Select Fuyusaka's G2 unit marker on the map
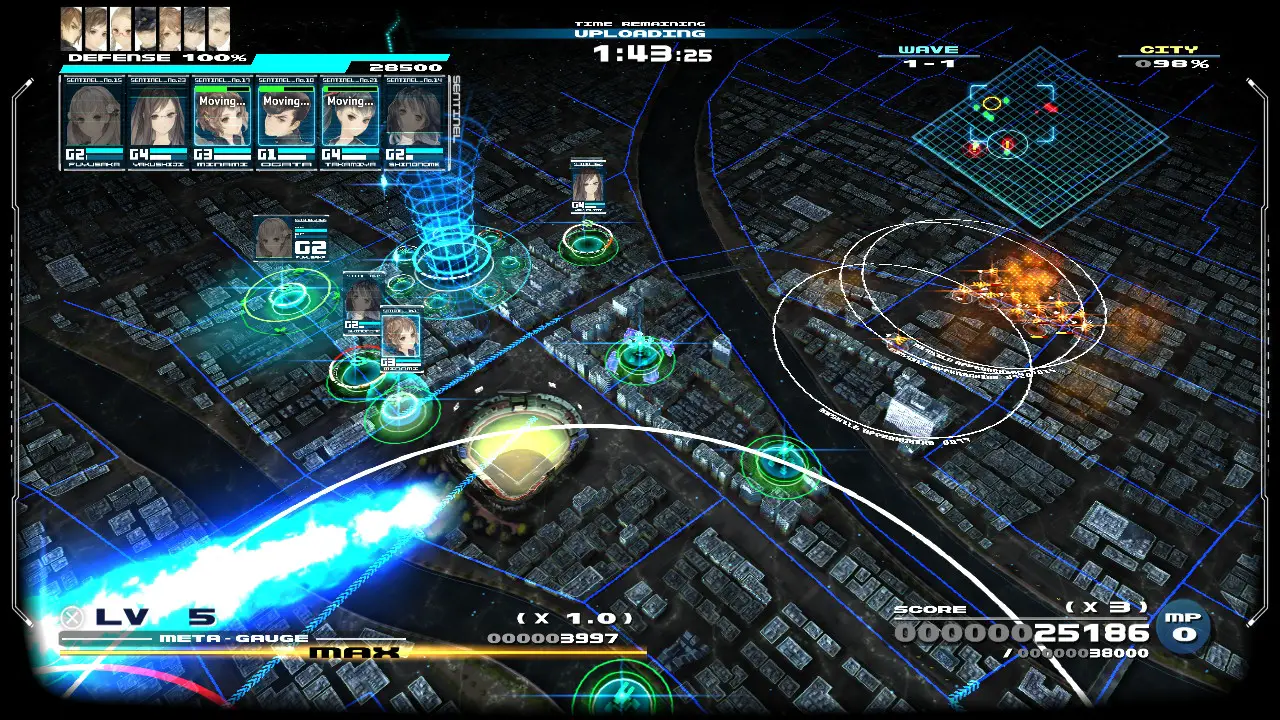 291,238
